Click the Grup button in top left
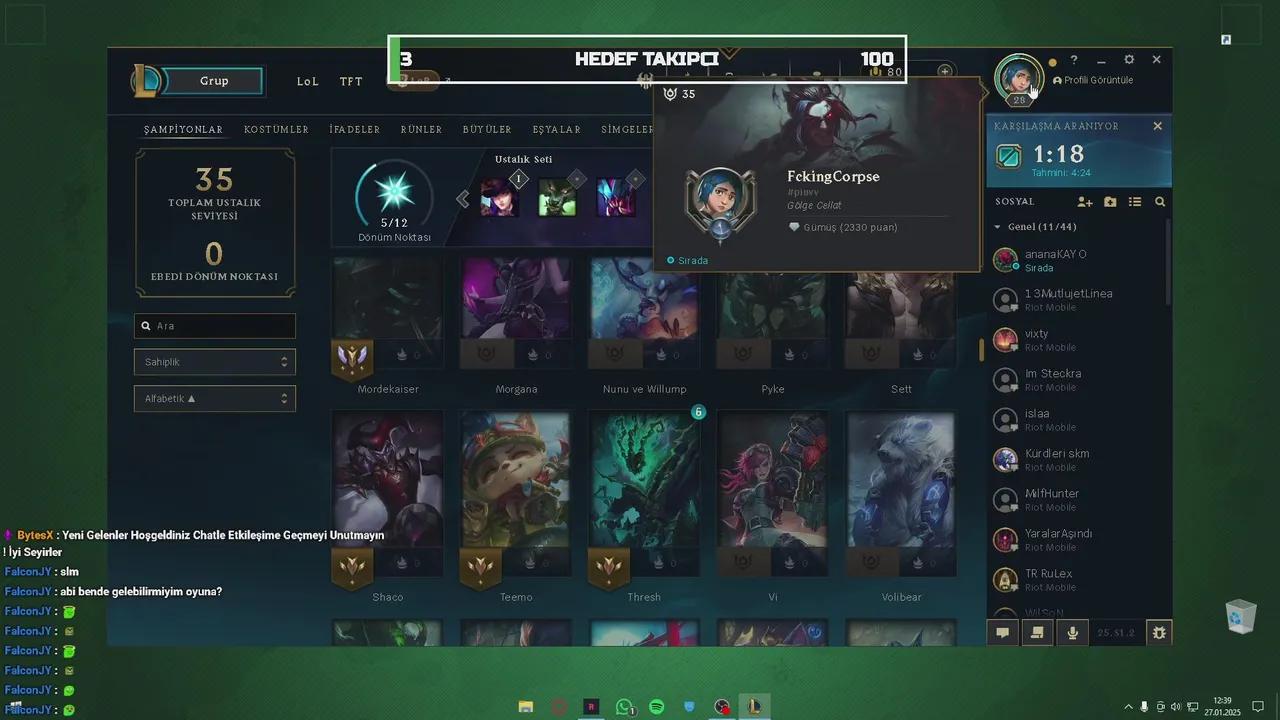1280x720 pixels. click(x=213, y=81)
